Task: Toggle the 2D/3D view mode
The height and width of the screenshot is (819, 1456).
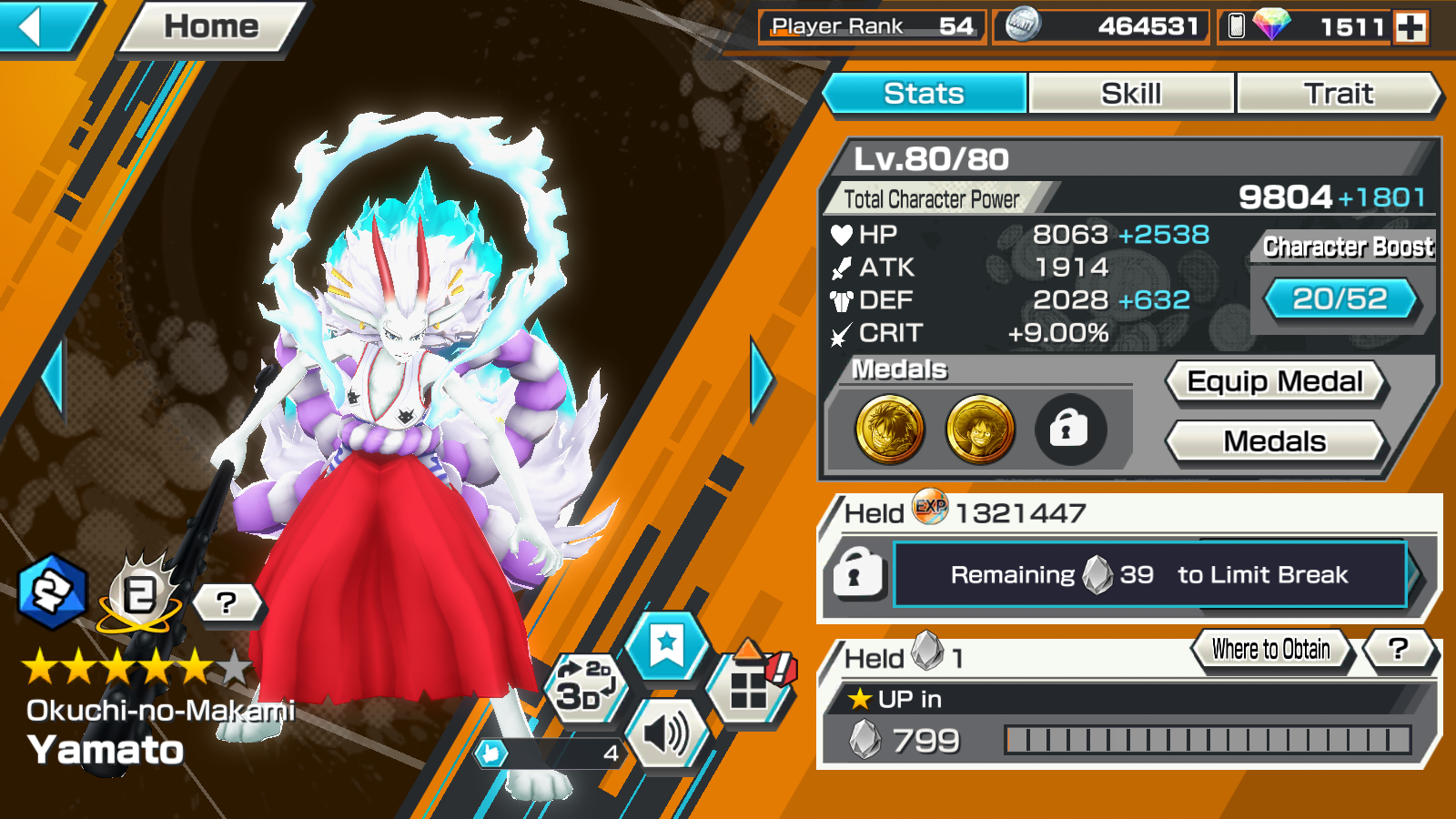Action: pos(584,689)
